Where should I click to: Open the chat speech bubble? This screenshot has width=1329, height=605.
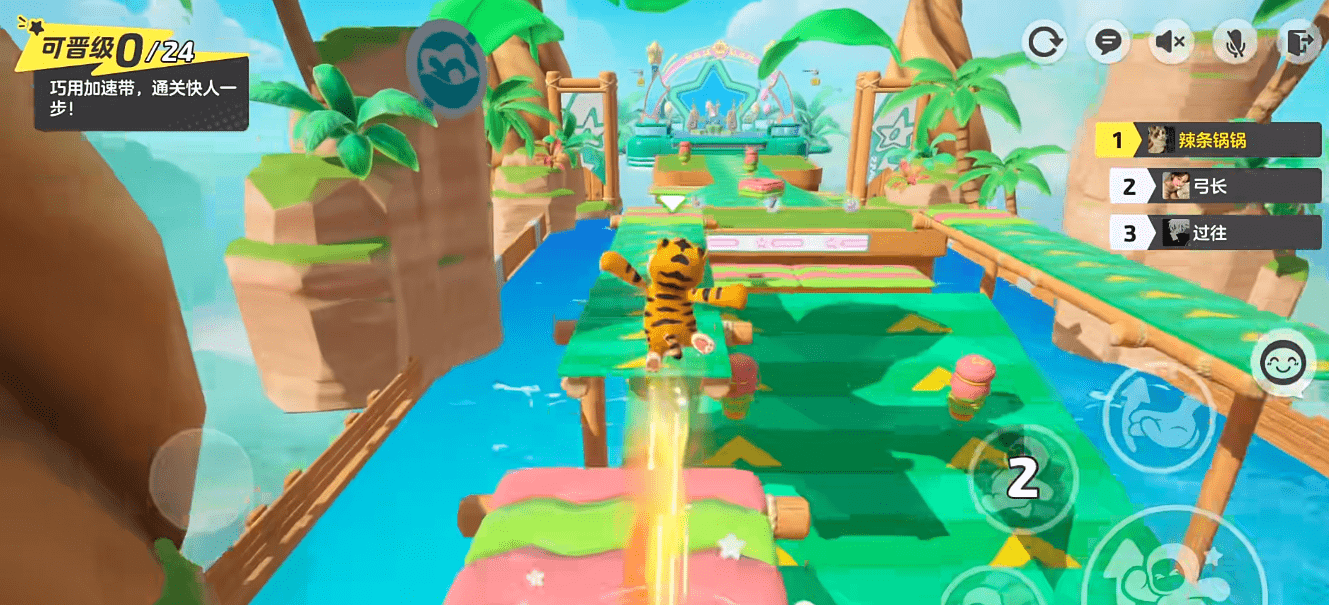tap(1108, 42)
